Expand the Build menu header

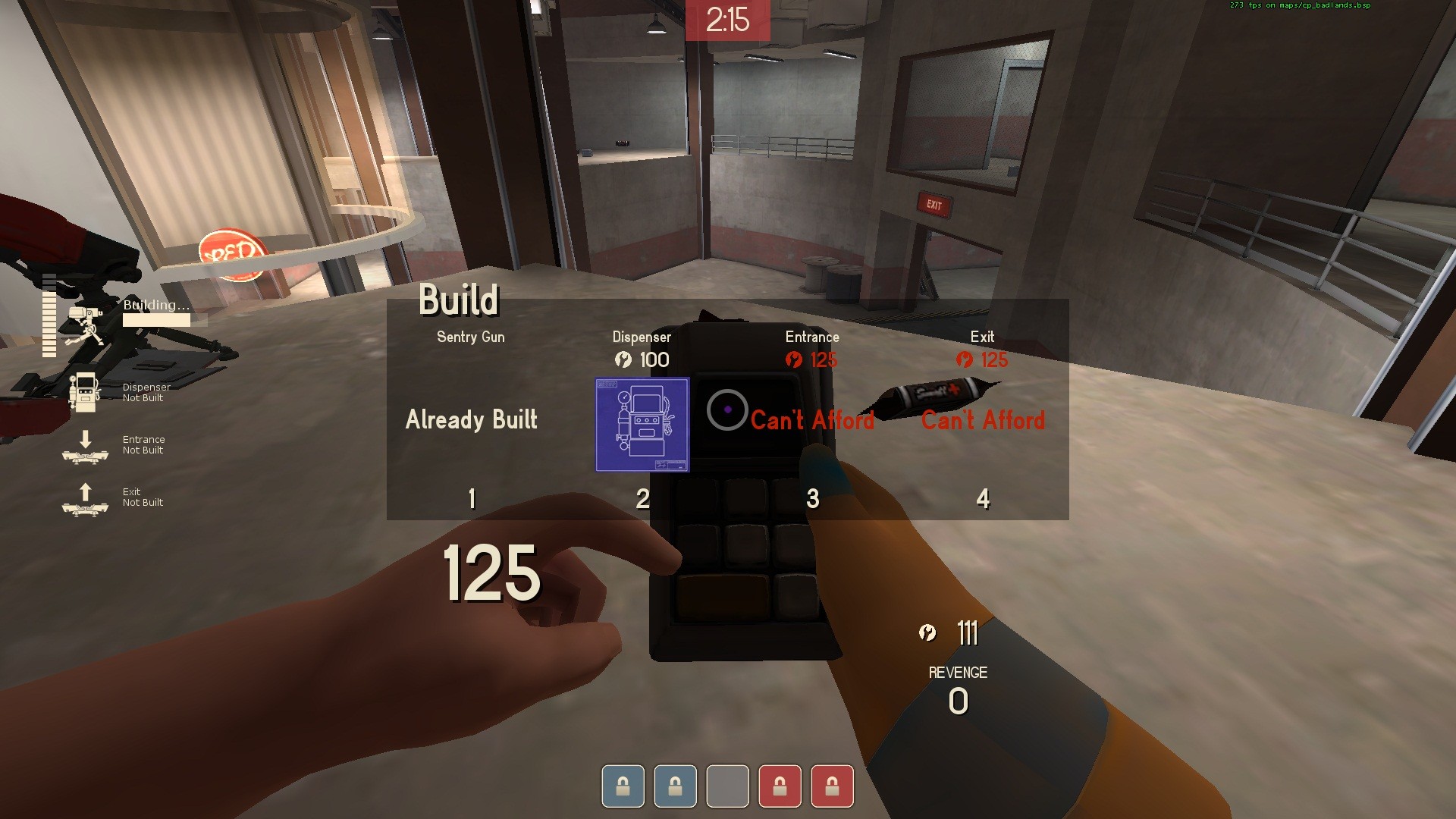[460, 300]
